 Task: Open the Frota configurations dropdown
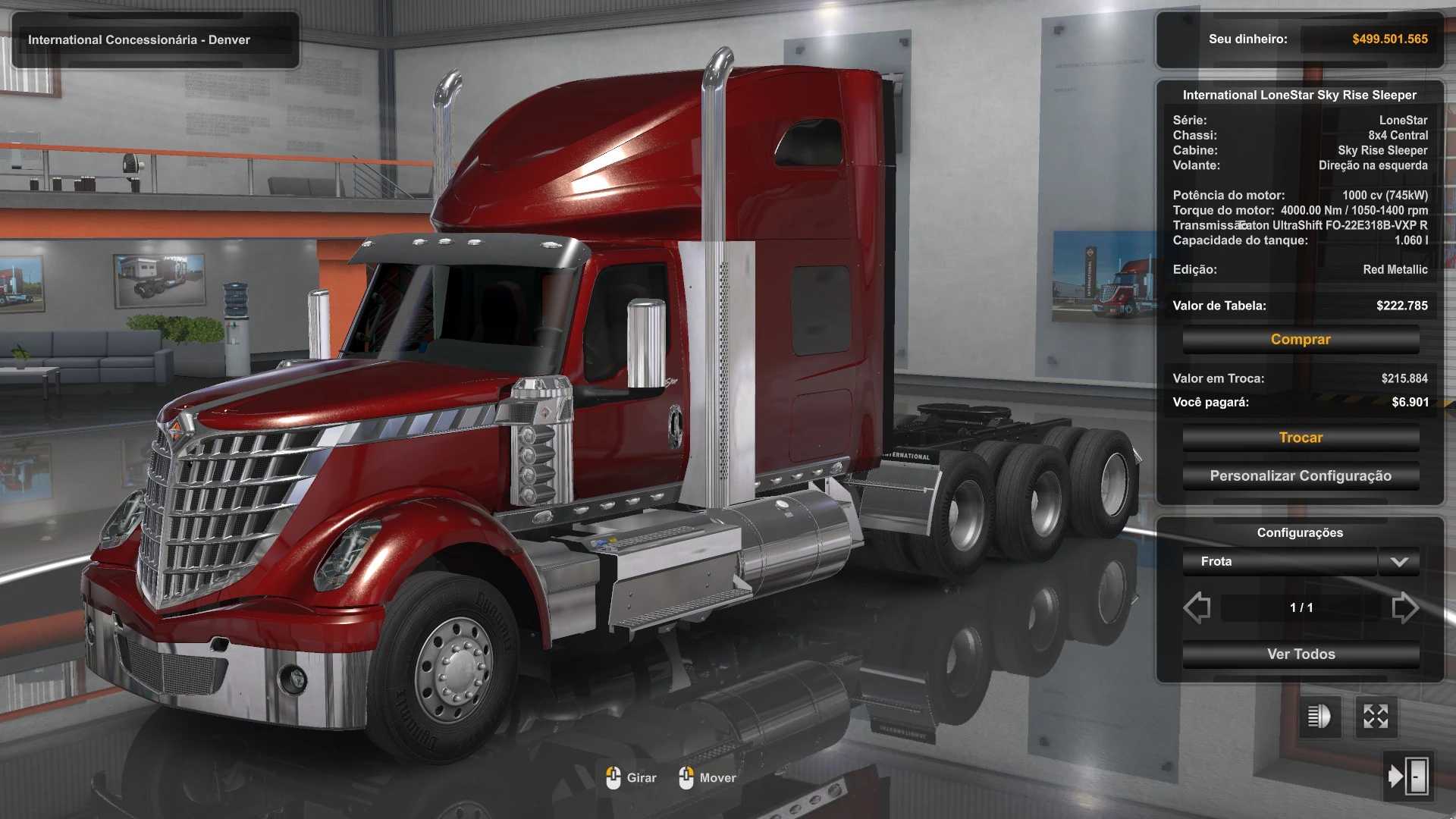click(x=1278, y=562)
